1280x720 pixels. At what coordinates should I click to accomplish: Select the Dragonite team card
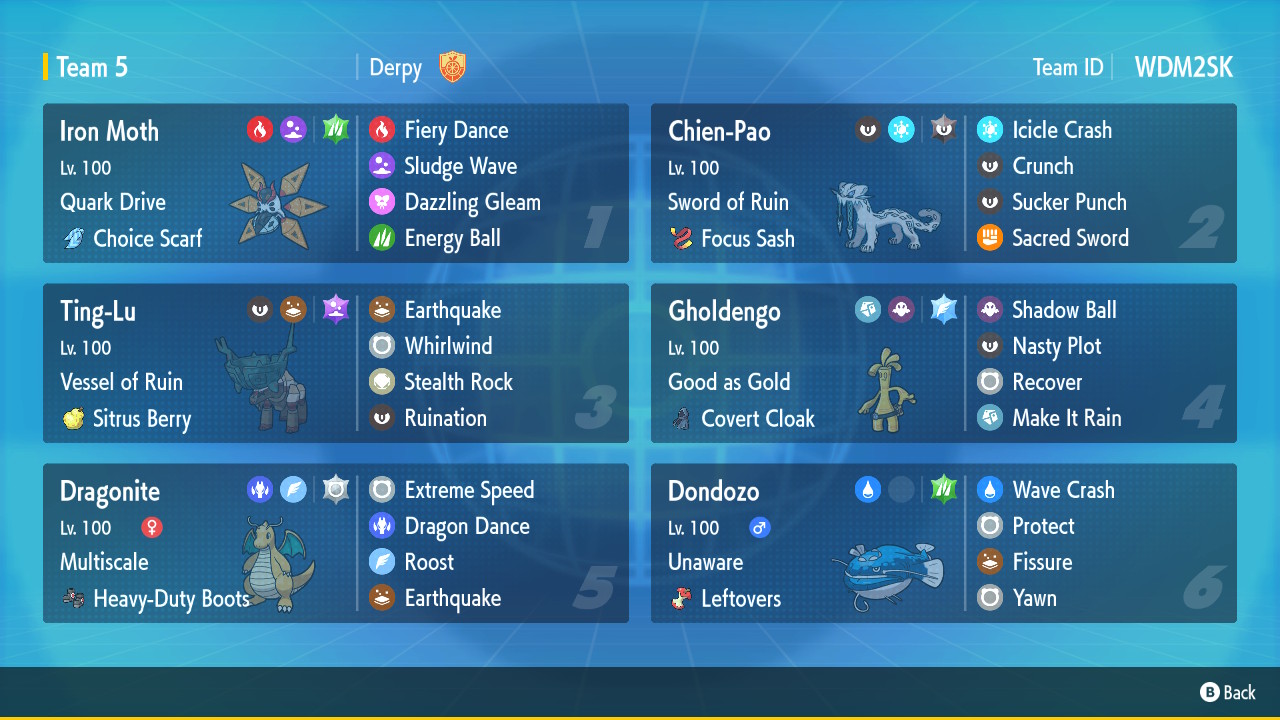(335, 543)
